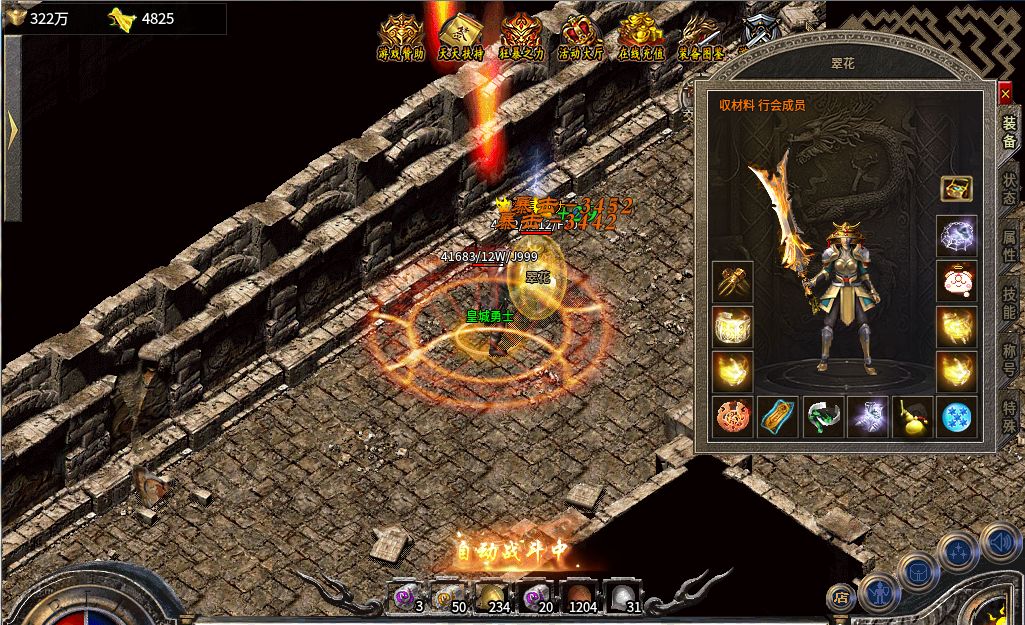Image resolution: width=1025 pixels, height=625 pixels.
Task: Open the 游戏赞助 sponsor menu
Action: (401, 38)
